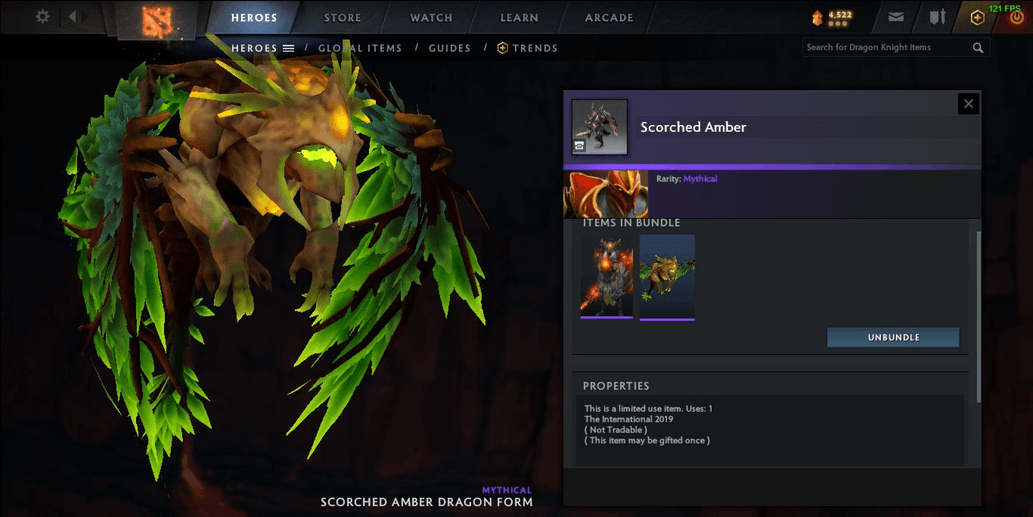The image size is (1033, 517).
Task: Click the main Heroes tab
Action: point(254,18)
